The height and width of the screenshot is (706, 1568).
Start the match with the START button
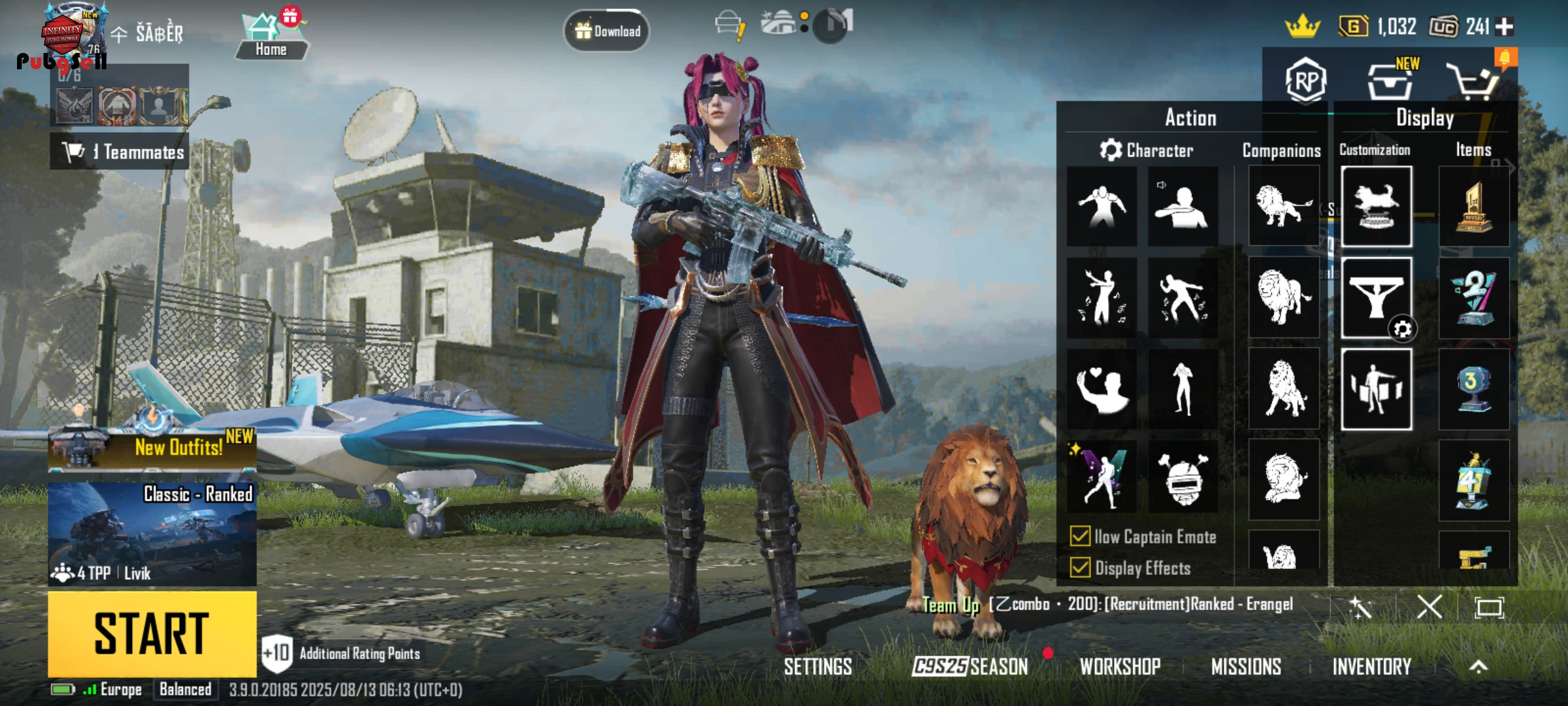coord(152,633)
